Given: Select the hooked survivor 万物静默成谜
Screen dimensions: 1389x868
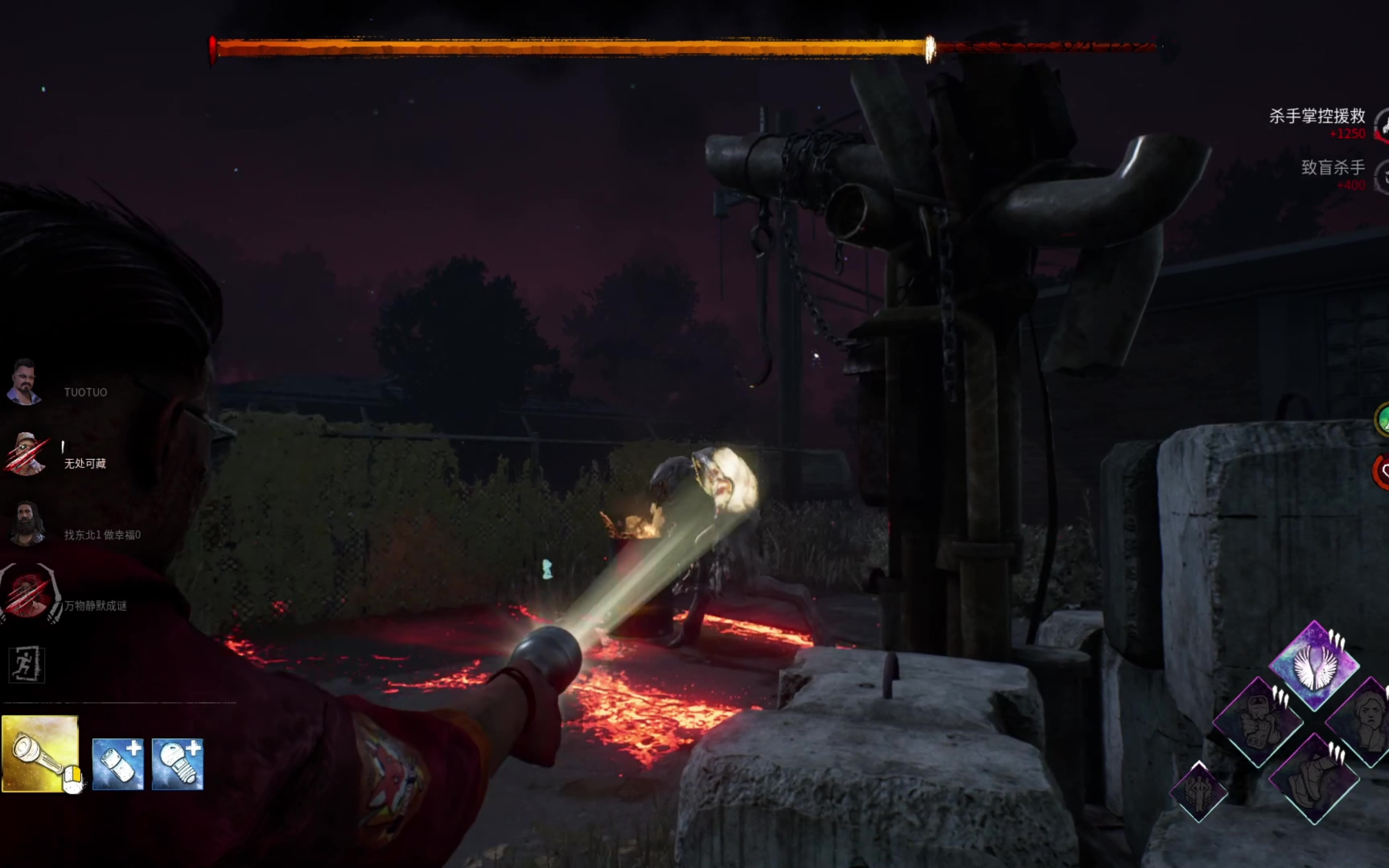Looking at the screenshot, I should 29,594.
